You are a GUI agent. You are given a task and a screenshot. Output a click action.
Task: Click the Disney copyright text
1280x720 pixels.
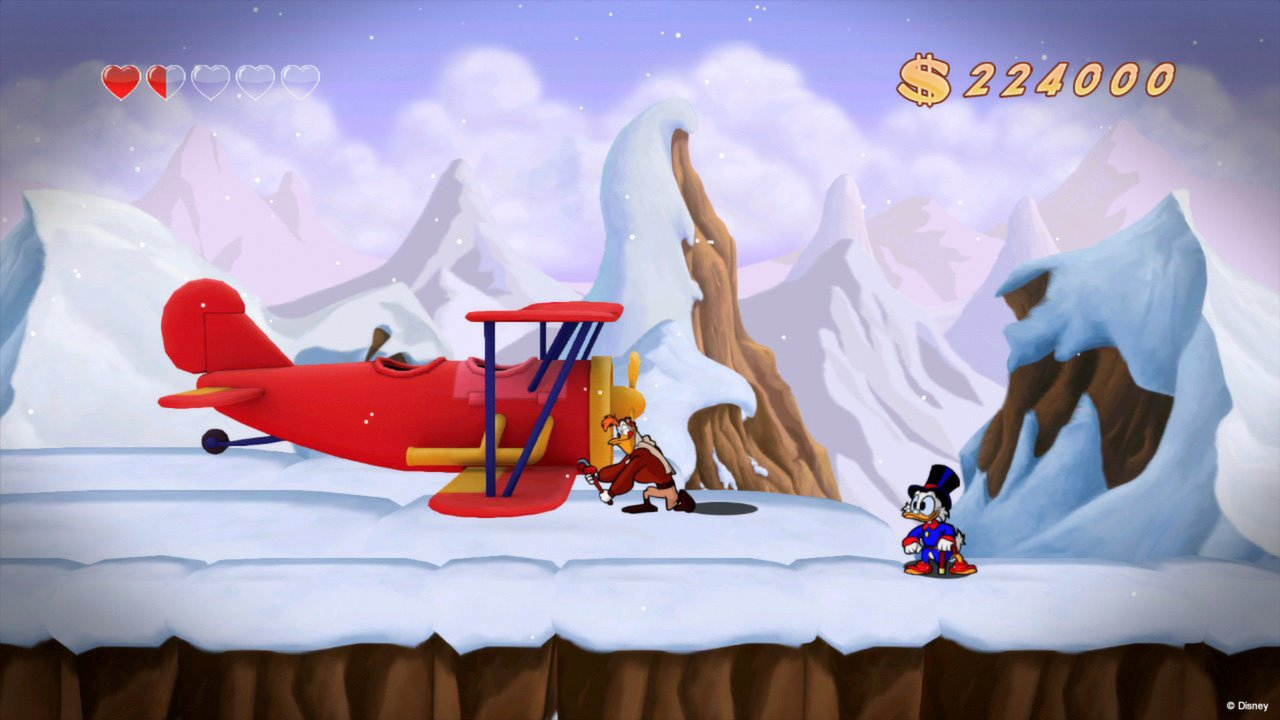(x=1245, y=703)
